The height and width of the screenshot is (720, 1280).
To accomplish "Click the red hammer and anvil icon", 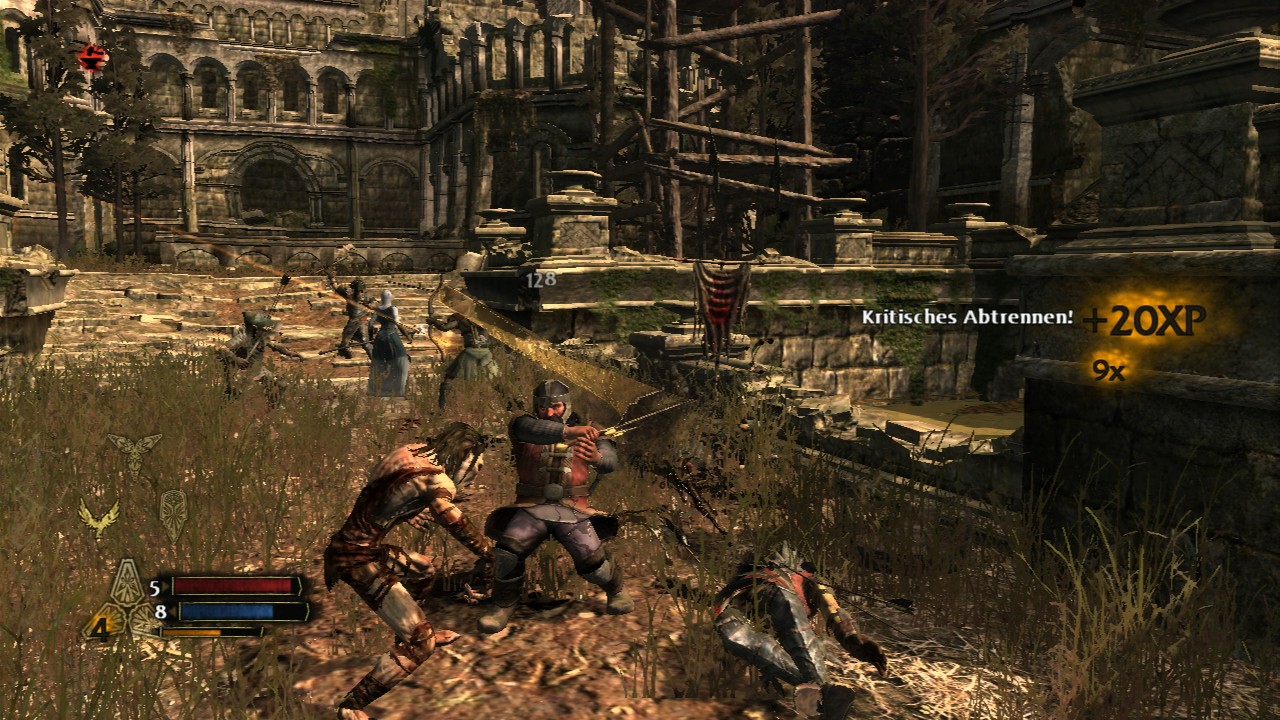I will (x=92, y=59).
